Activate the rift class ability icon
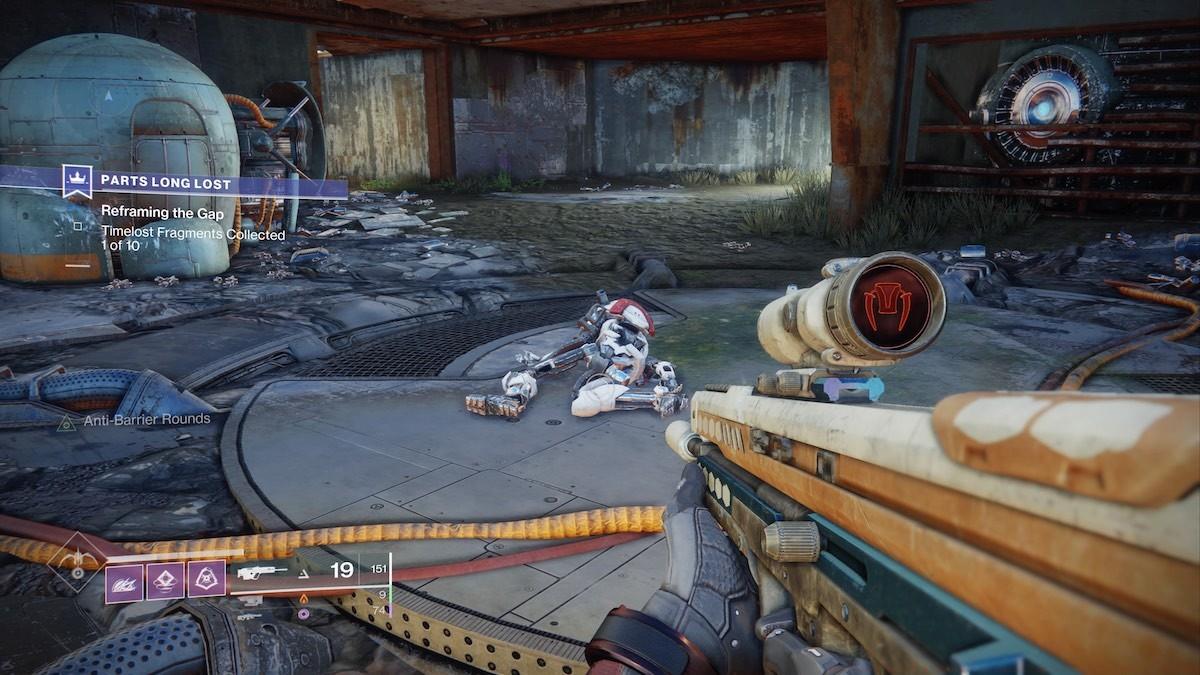 [165, 581]
